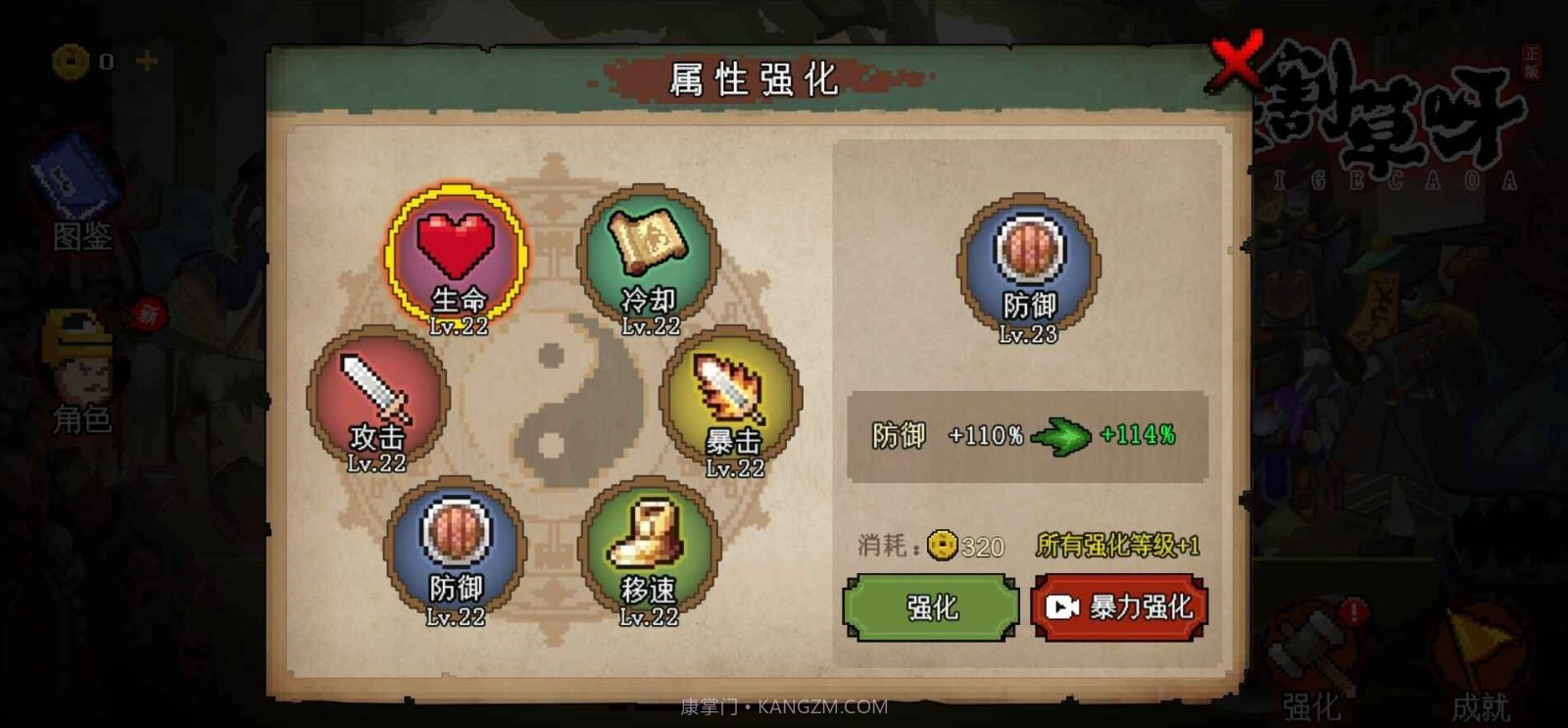Click the + to add coins
1568x728 pixels.
pyautogui.click(x=147, y=61)
